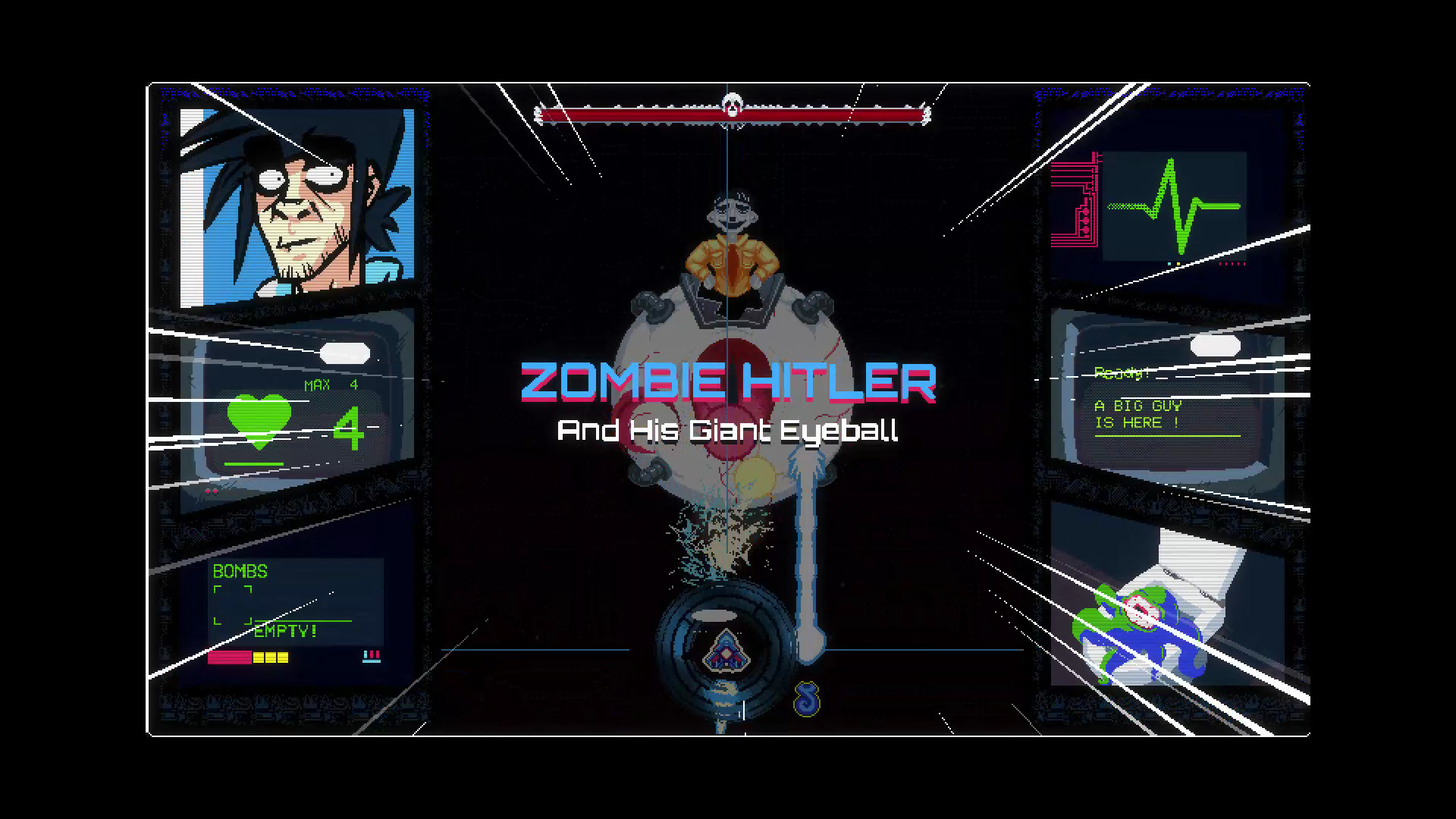1456x819 pixels.
Task: Toggle the three yellow indicator blocks
Action: [x=273, y=658]
